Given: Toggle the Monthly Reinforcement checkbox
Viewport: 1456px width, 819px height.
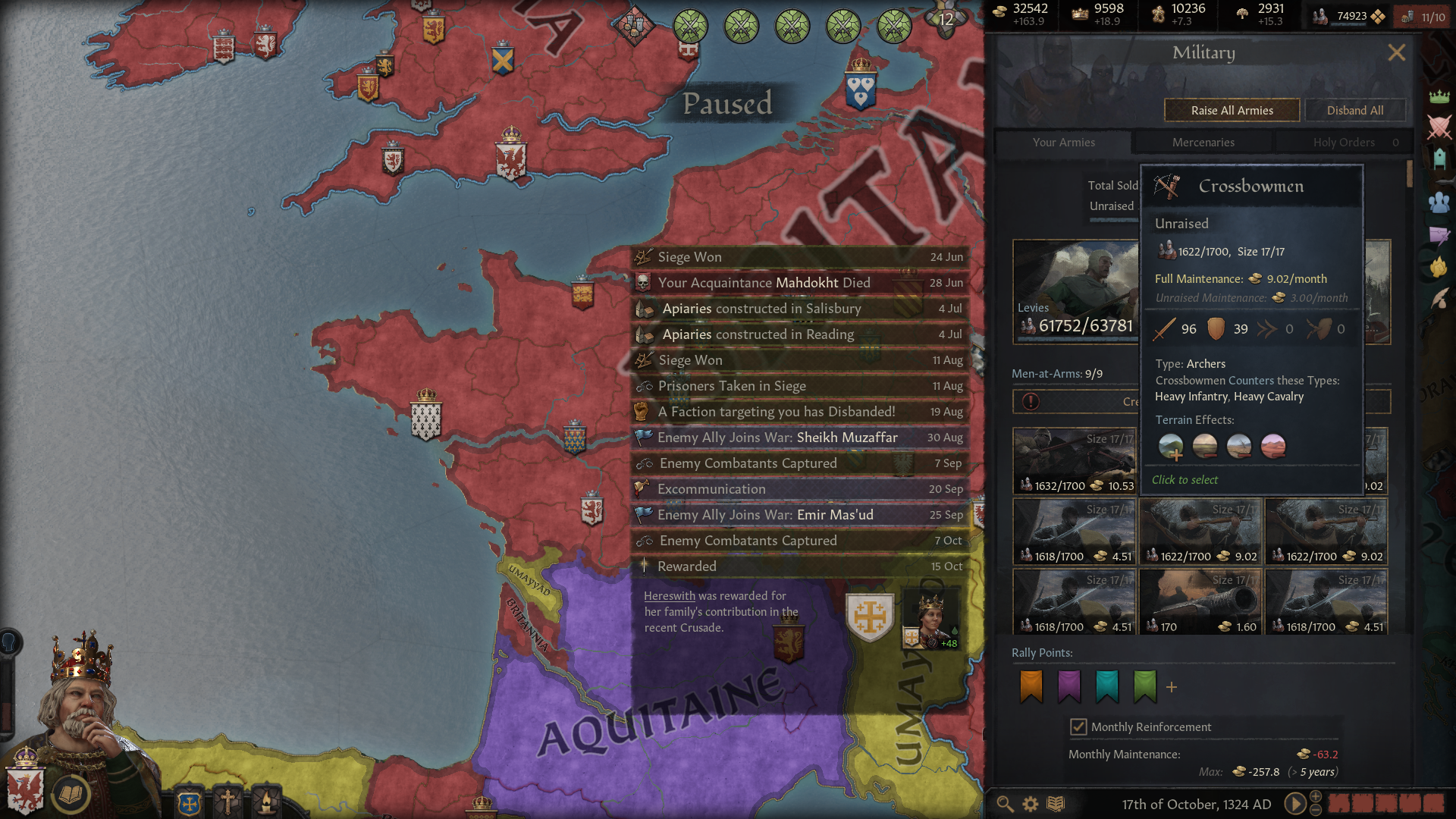Looking at the screenshot, I should tap(1078, 726).
